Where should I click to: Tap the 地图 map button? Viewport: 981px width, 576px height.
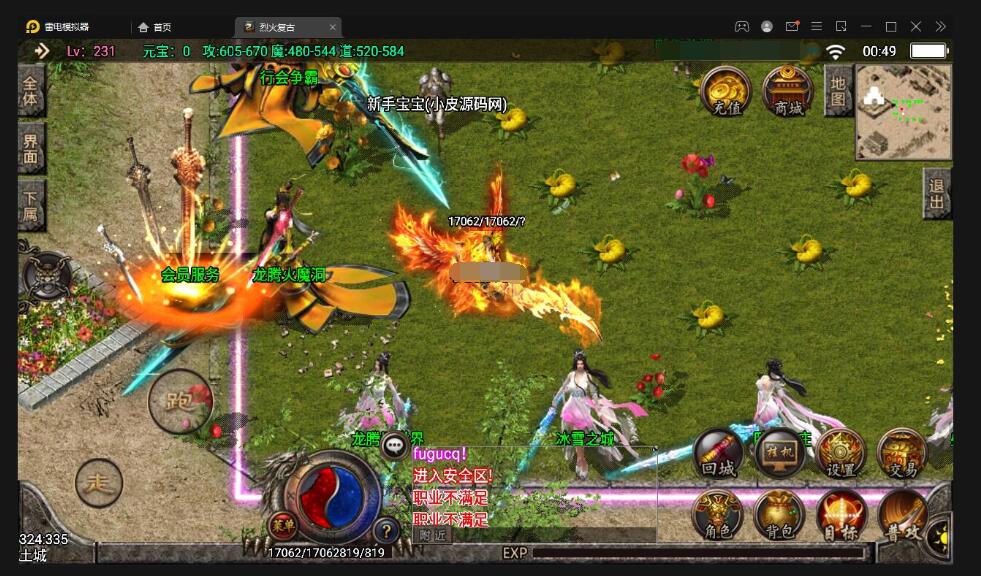coord(838,90)
